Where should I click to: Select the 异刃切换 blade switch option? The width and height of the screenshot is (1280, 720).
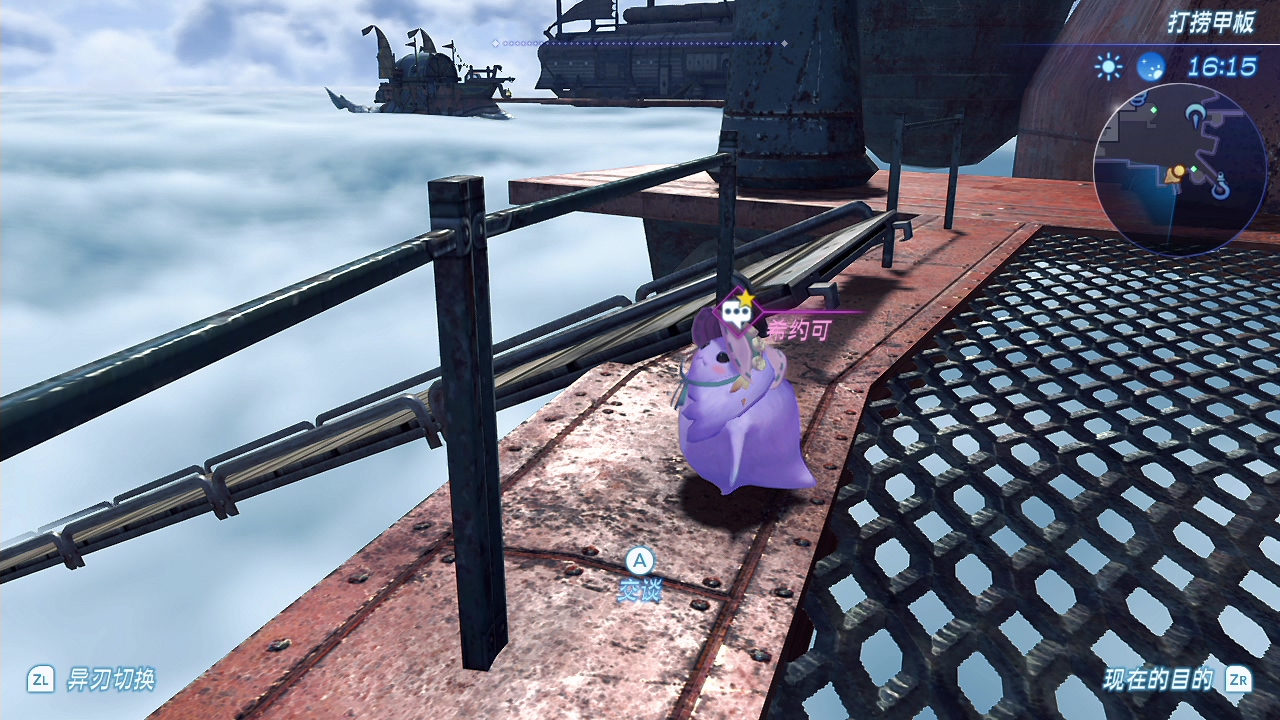click(x=110, y=680)
